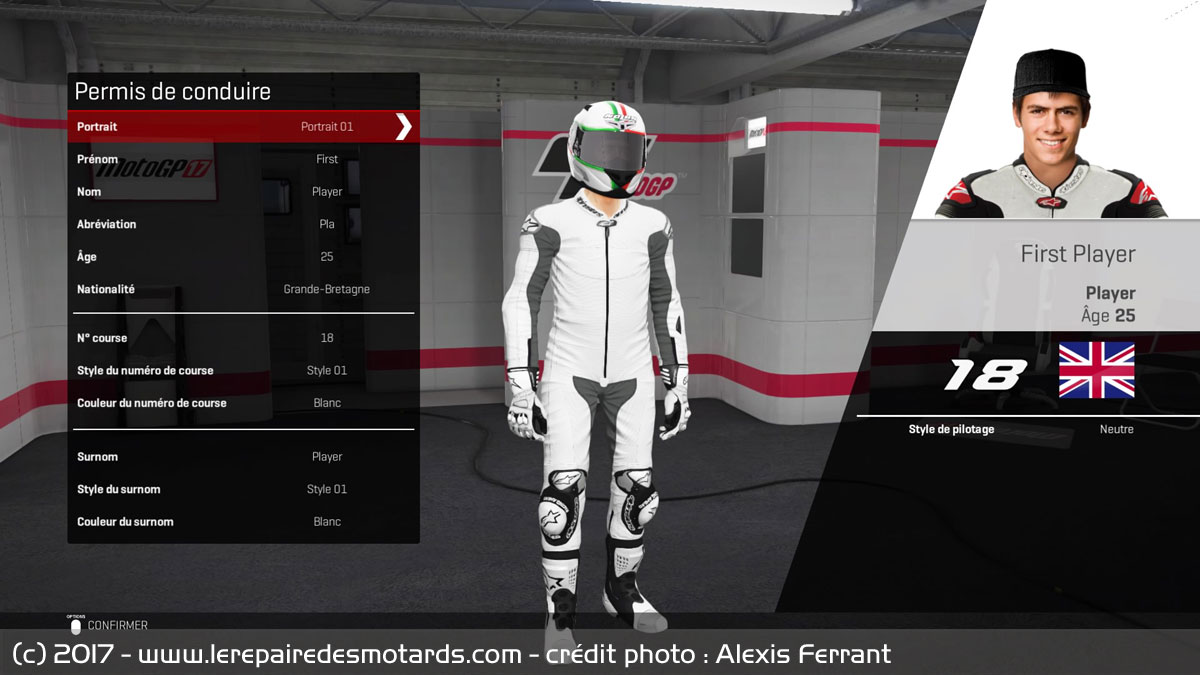Image resolution: width=1200 pixels, height=675 pixels.
Task: Click the arrow next to Portrait 01
Action: point(403,127)
